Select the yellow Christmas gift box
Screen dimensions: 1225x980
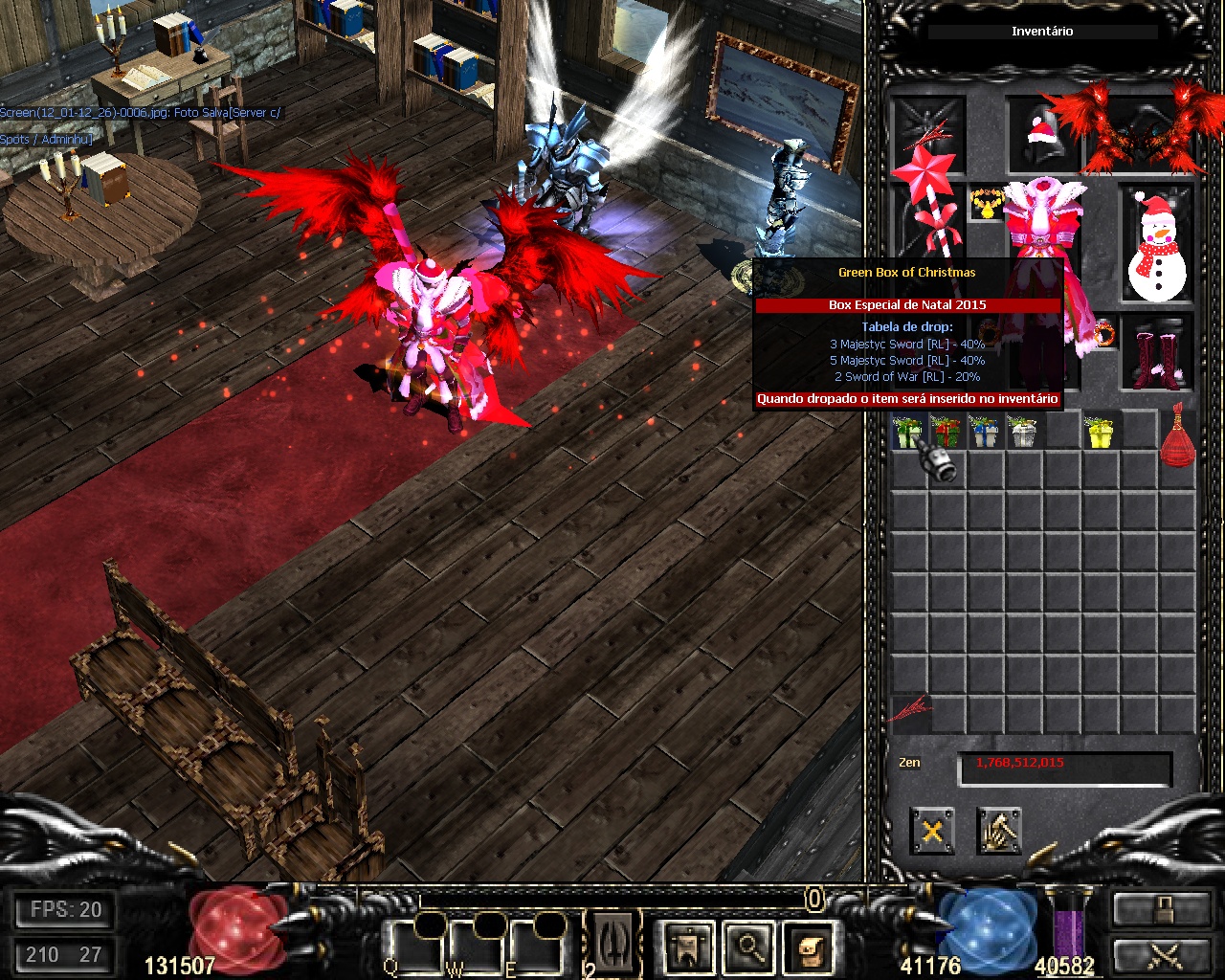[1101, 432]
